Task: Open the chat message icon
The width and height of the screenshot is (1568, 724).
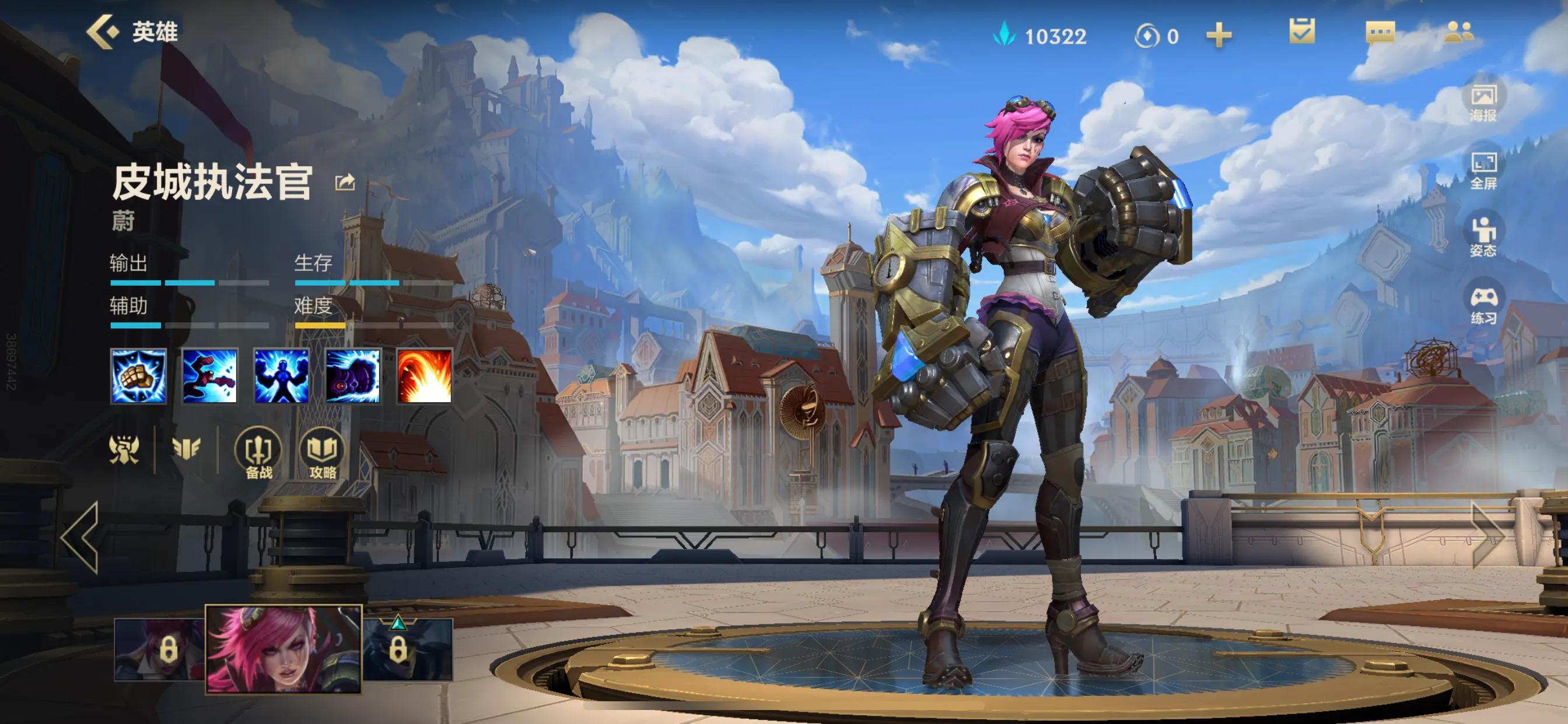Action: pyautogui.click(x=1380, y=32)
